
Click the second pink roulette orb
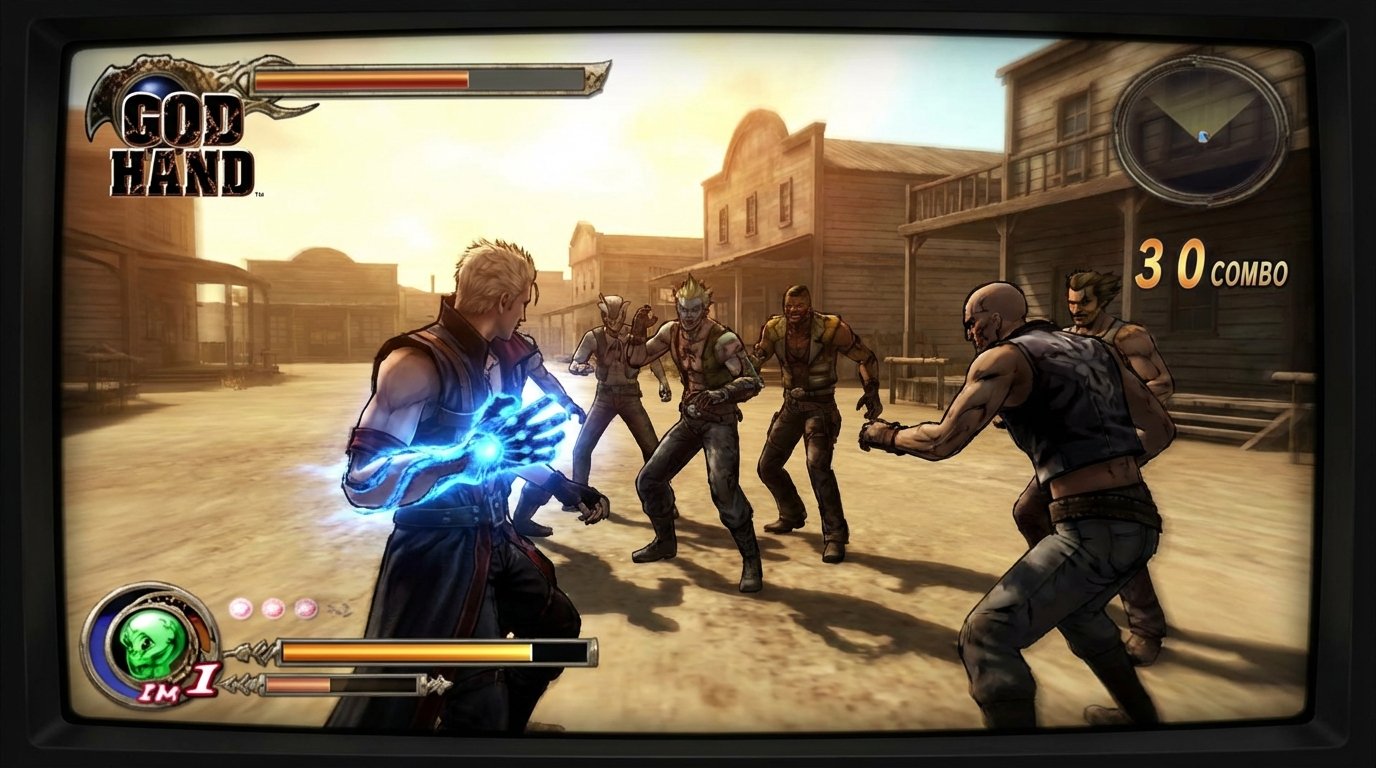click(273, 608)
